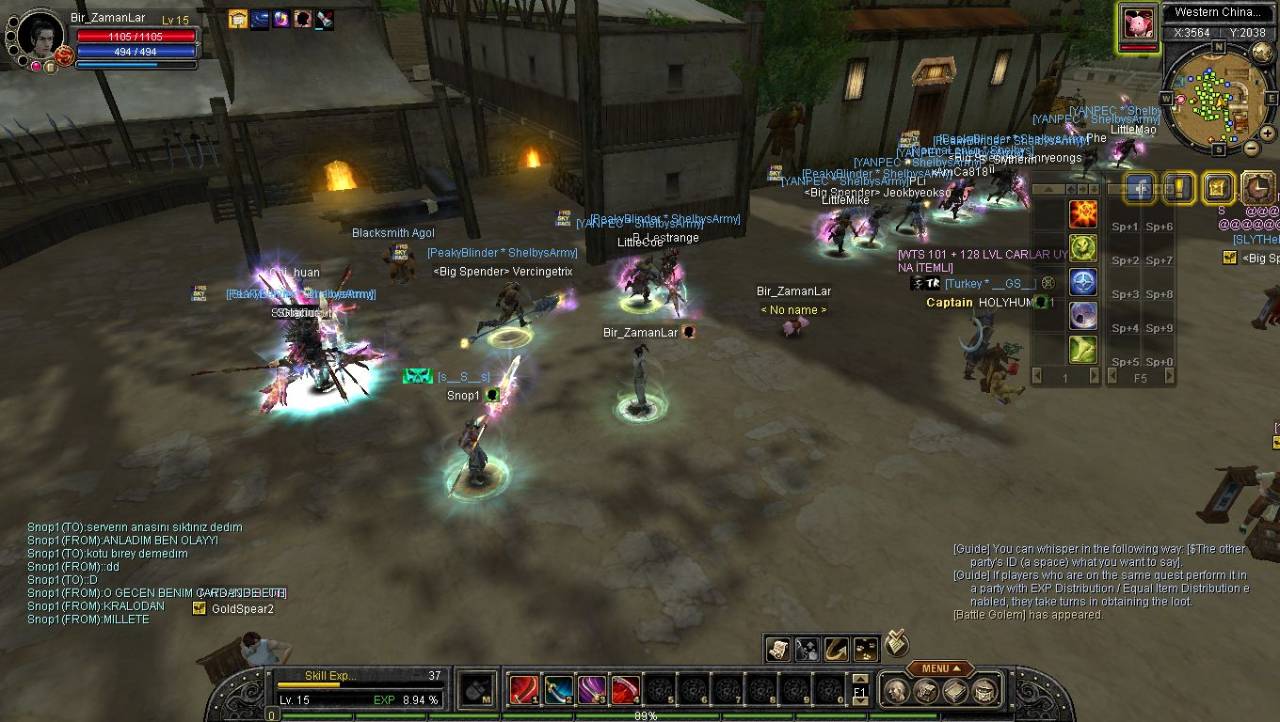Click the yellow house buff icon
The image size is (1280, 722).
point(238,19)
